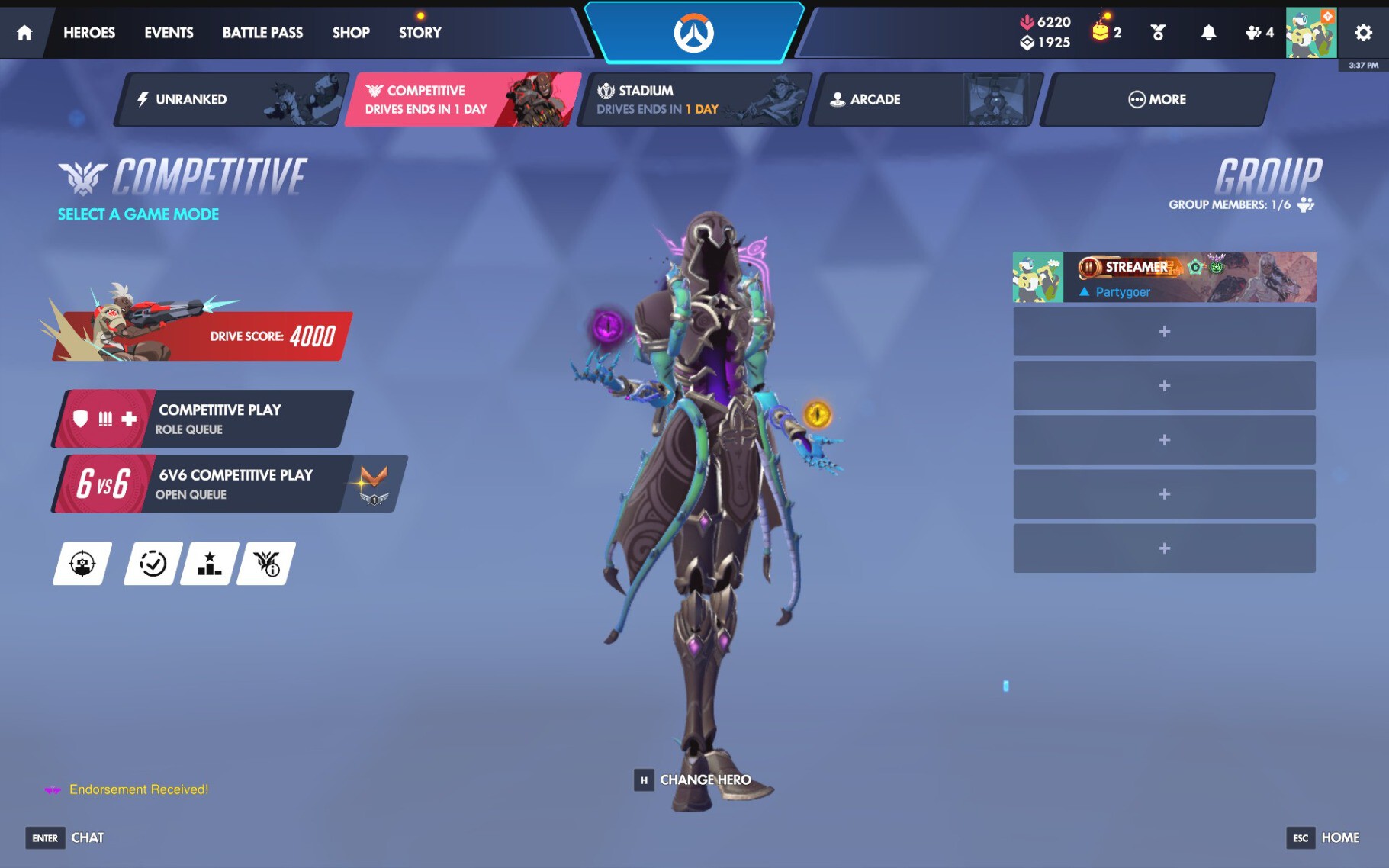Screen dimensions: 1389x868
Task: Choose 6v6 Competitive Play Open Queue
Action: pyautogui.click(x=227, y=484)
